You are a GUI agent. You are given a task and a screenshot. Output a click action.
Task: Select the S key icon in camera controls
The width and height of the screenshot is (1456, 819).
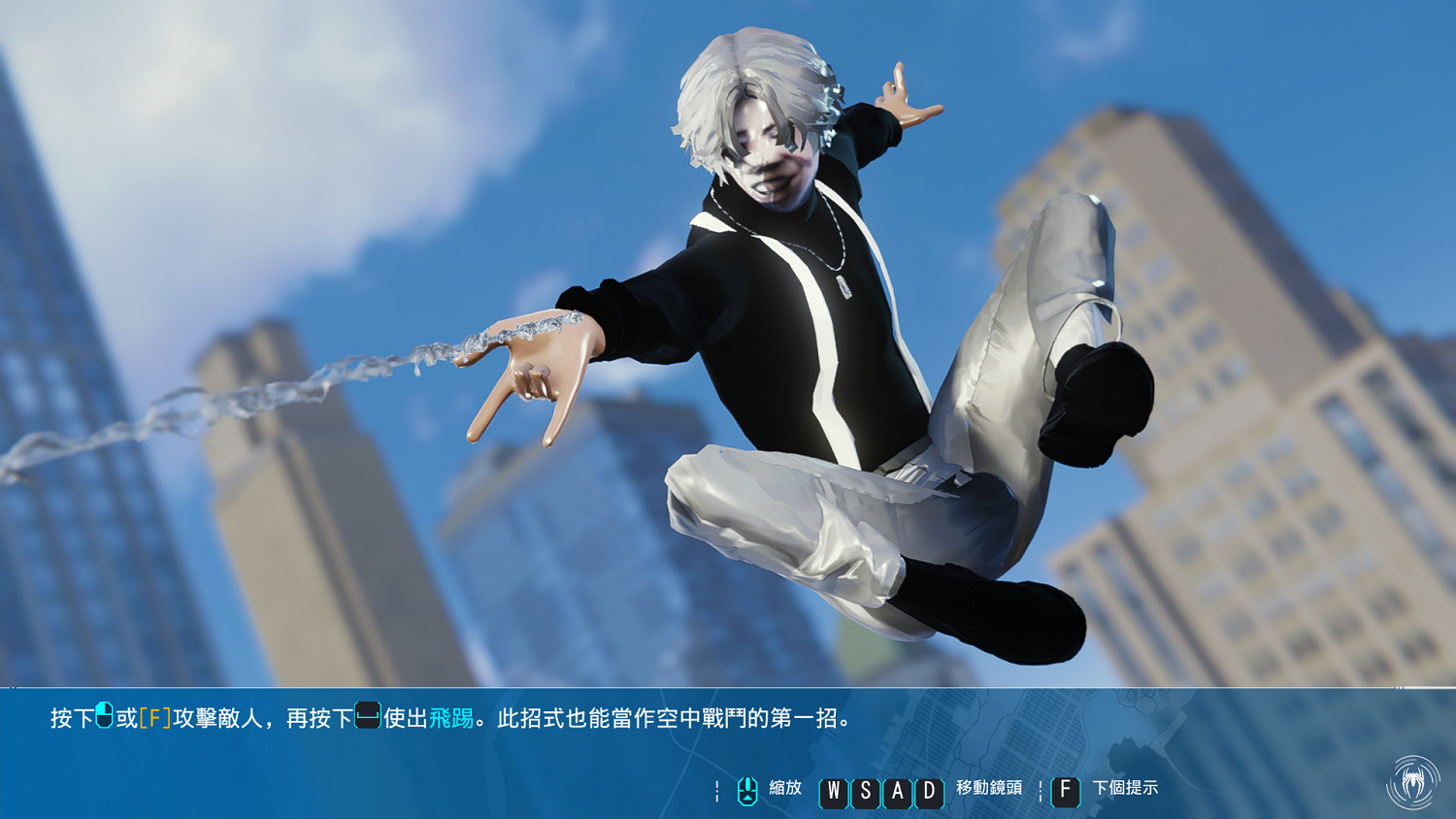point(865,793)
